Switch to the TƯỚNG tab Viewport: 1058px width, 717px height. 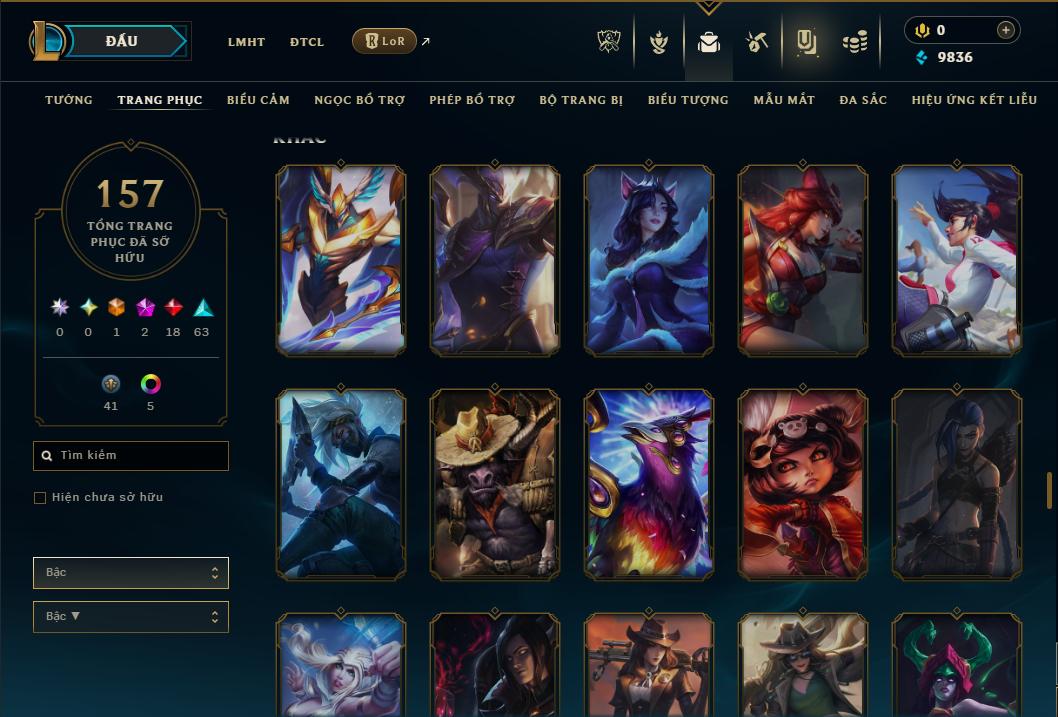click(x=69, y=100)
